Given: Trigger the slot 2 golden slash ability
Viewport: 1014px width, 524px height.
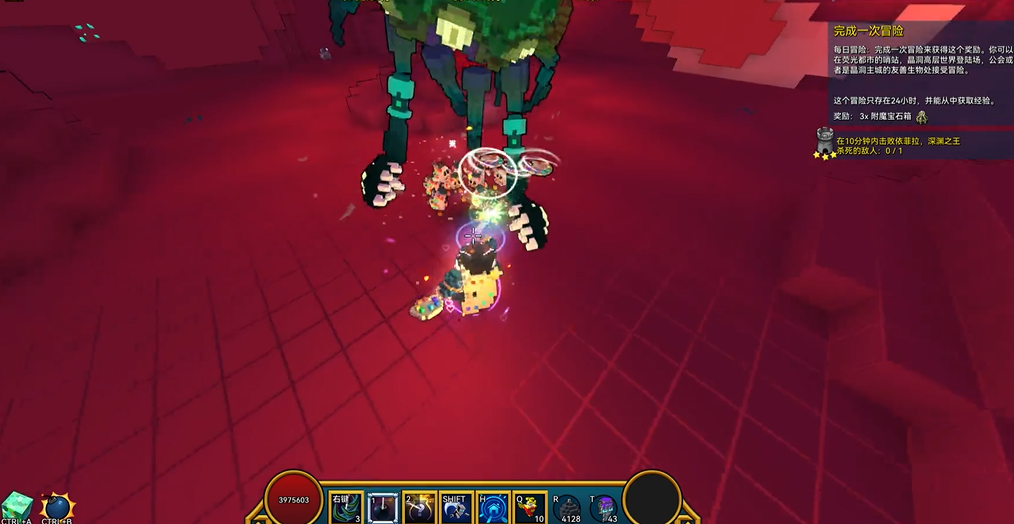Looking at the screenshot, I should click(x=419, y=507).
